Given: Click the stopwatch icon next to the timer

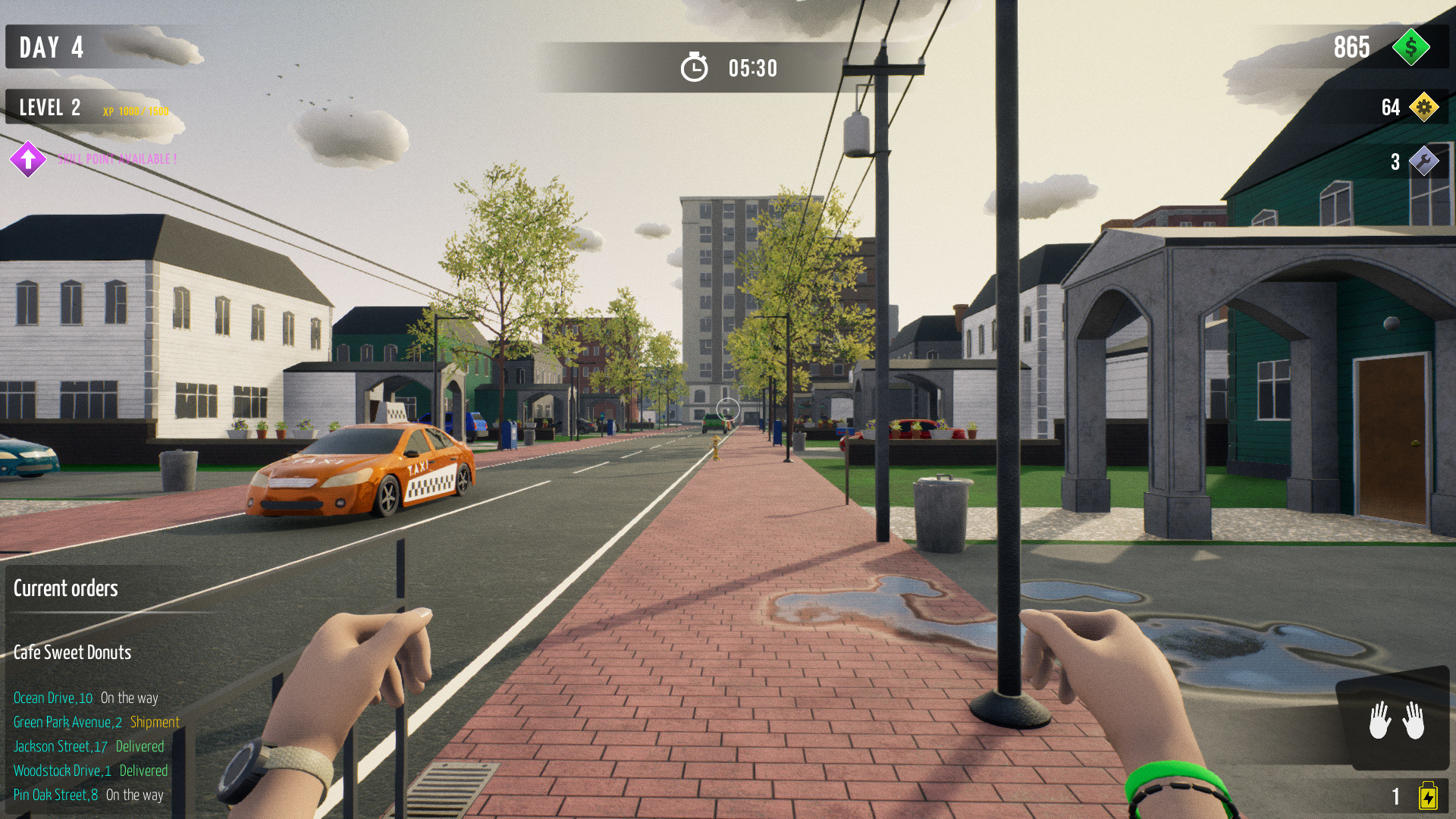Looking at the screenshot, I should 694,67.
